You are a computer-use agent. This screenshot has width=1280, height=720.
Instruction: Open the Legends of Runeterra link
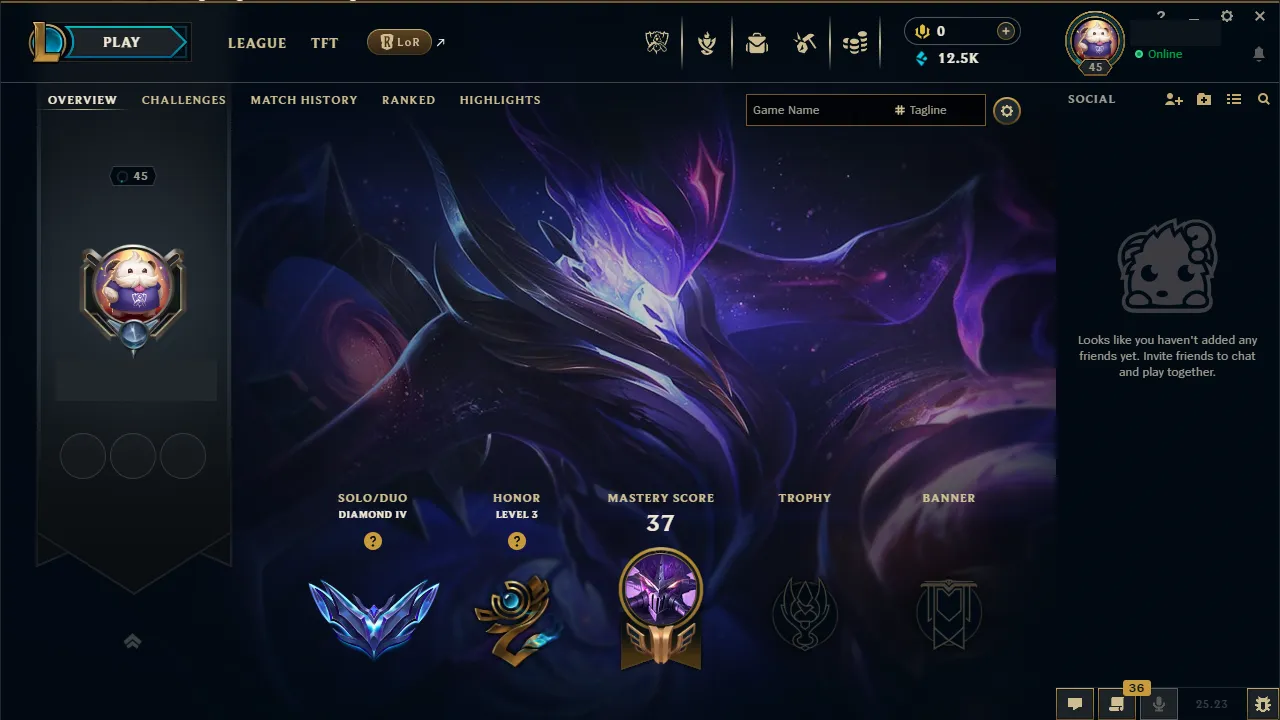400,42
